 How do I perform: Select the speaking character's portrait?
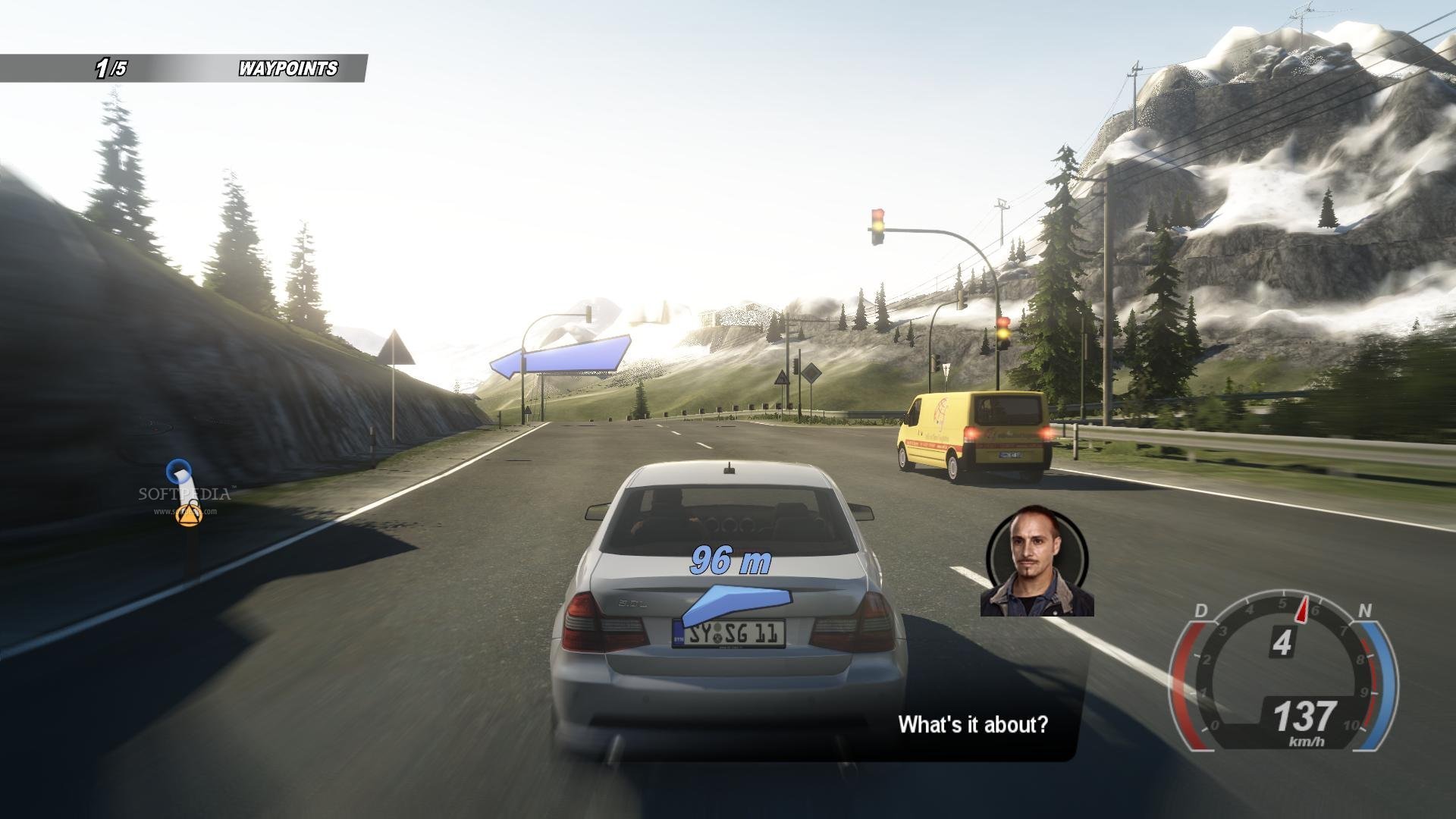[x=1037, y=561]
